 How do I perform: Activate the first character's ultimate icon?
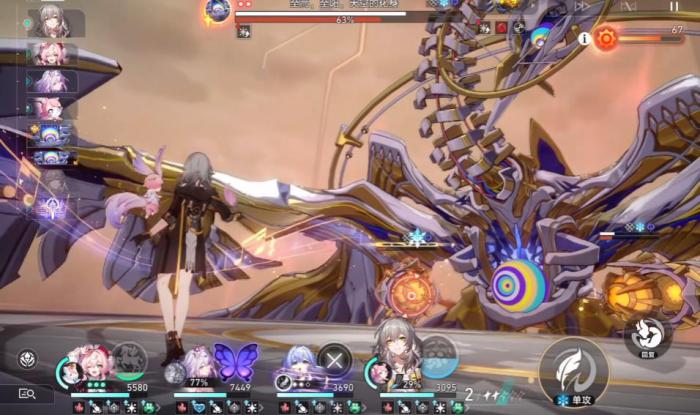(127, 360)
